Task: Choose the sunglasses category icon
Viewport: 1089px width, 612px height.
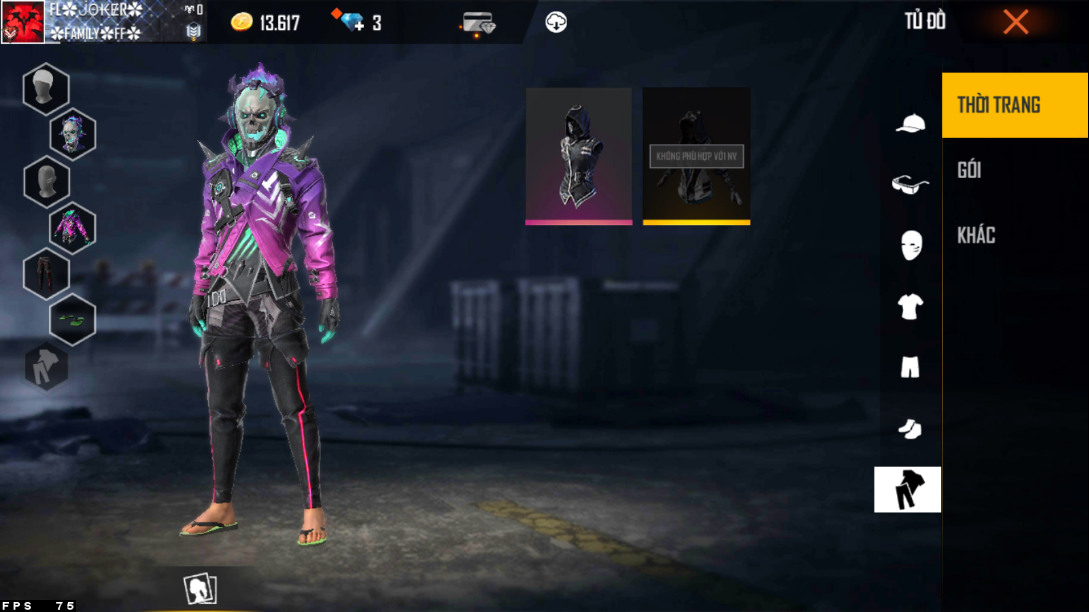Action: 909,184
